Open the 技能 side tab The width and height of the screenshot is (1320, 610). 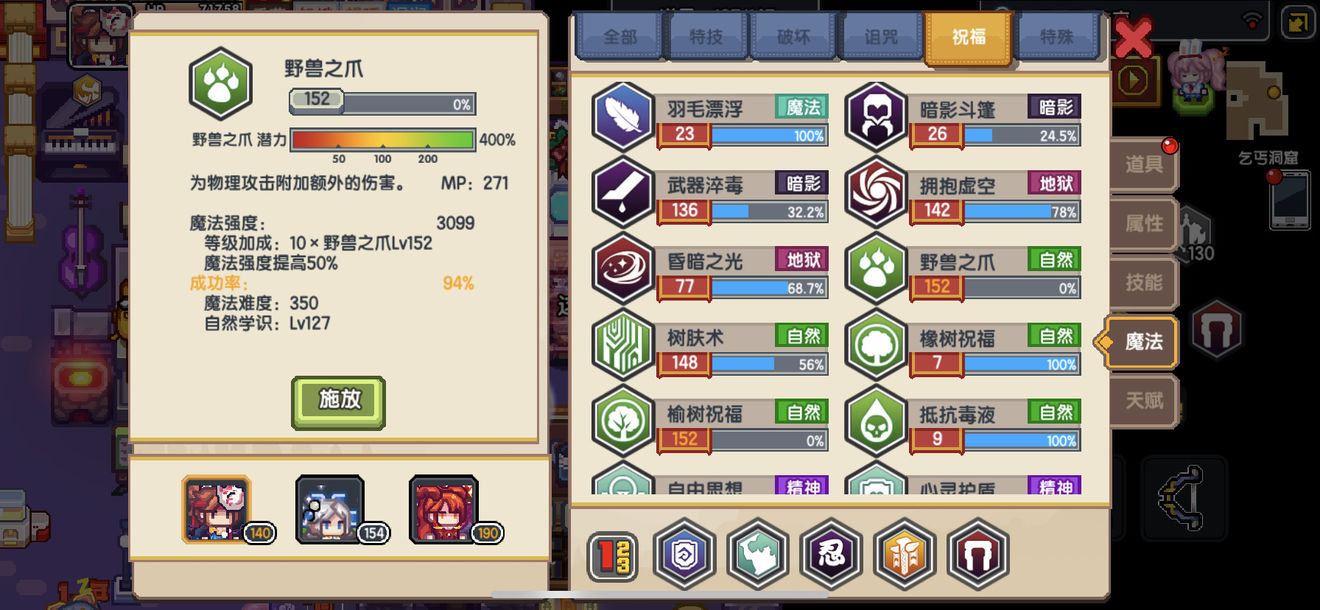point(1143,283)
